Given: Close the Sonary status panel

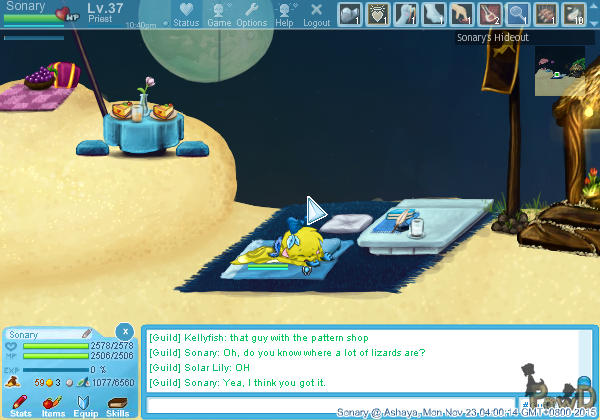Looking at the screenshot, I should [124, 331].
